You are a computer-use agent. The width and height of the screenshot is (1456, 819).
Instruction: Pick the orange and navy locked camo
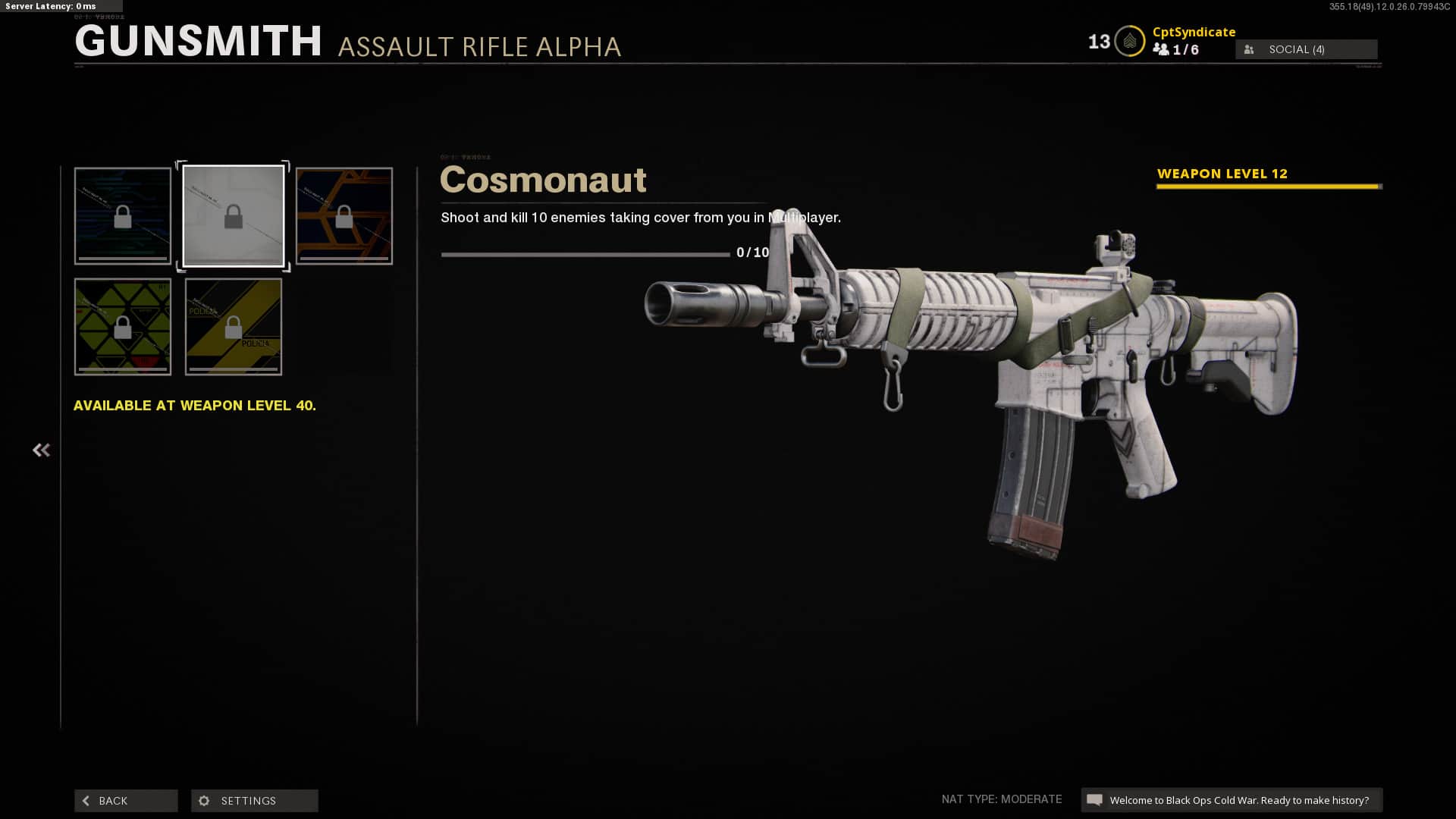[x=344, y=216]
